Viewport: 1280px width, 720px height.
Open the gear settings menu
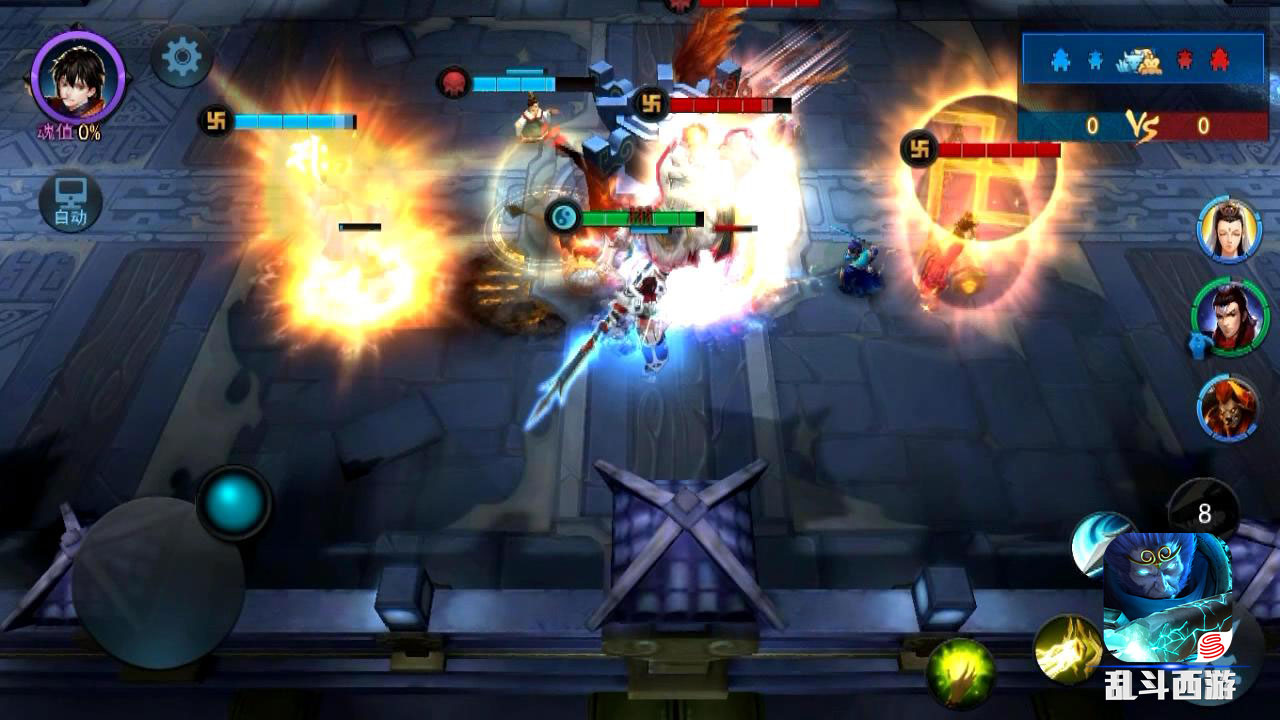(x=181, y=56)
